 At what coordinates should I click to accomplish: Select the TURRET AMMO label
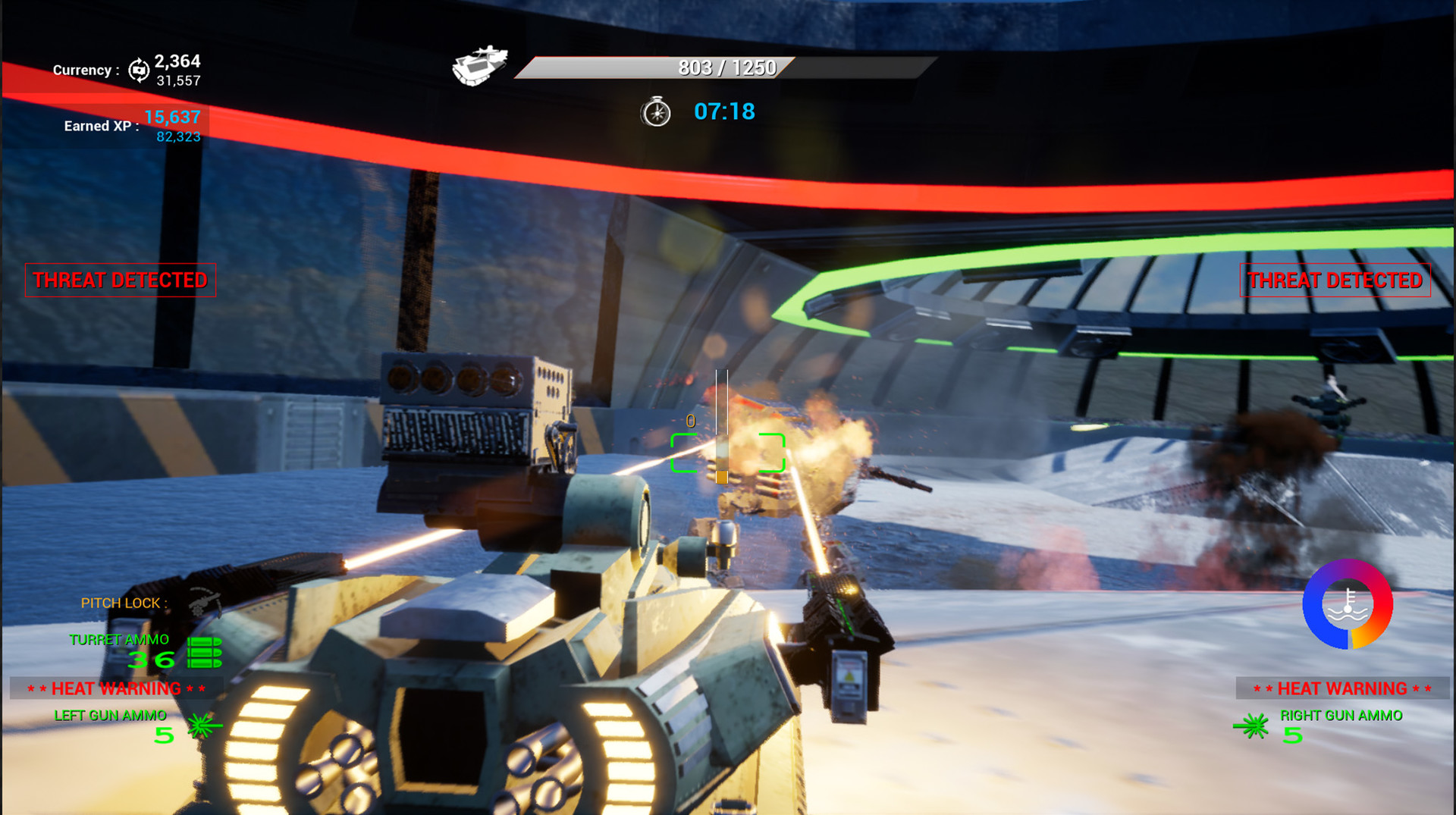(119, 639)
